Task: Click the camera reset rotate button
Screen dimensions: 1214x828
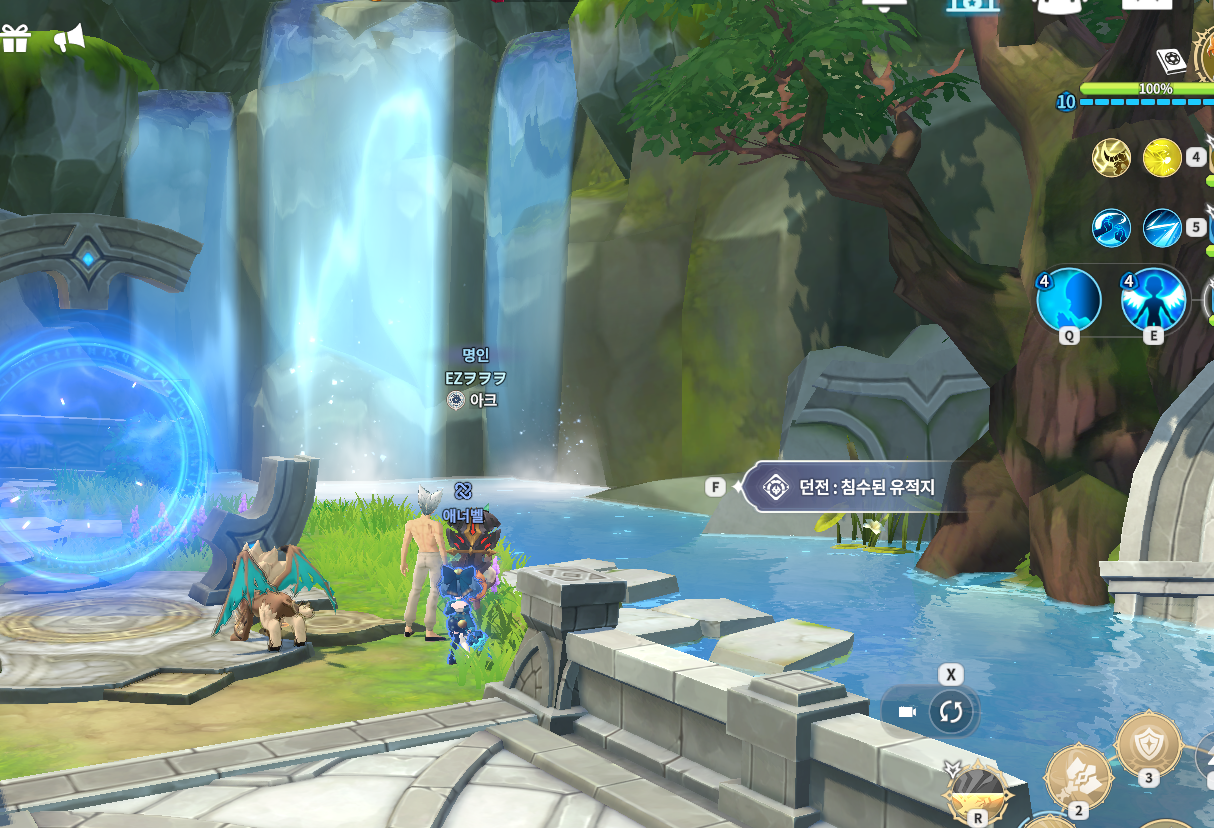Action: (x=950, y=712)
